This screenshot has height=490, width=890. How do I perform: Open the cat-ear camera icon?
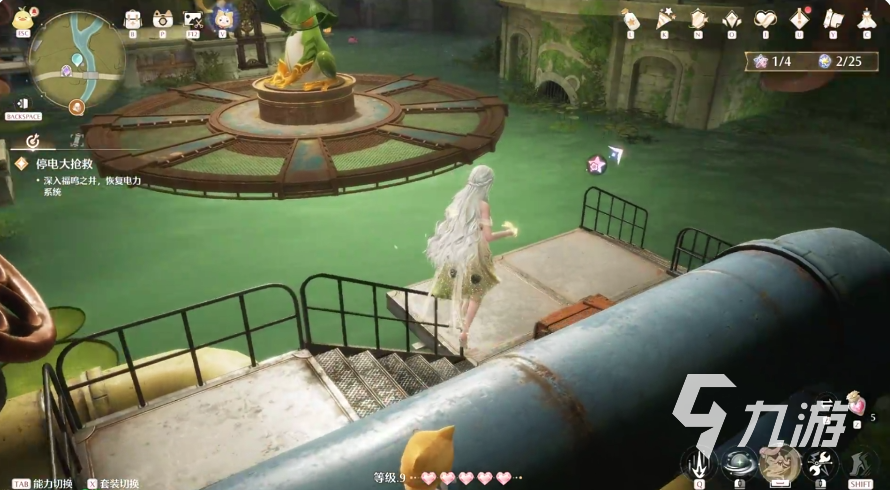[162, 18]
